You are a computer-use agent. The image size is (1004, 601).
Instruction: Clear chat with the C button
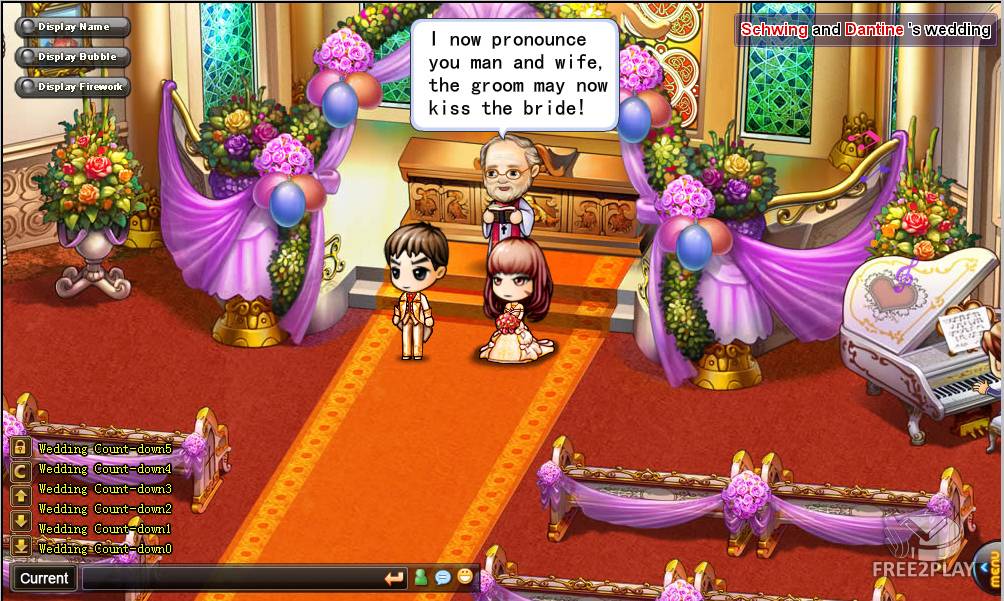click(x=20, y=472)
